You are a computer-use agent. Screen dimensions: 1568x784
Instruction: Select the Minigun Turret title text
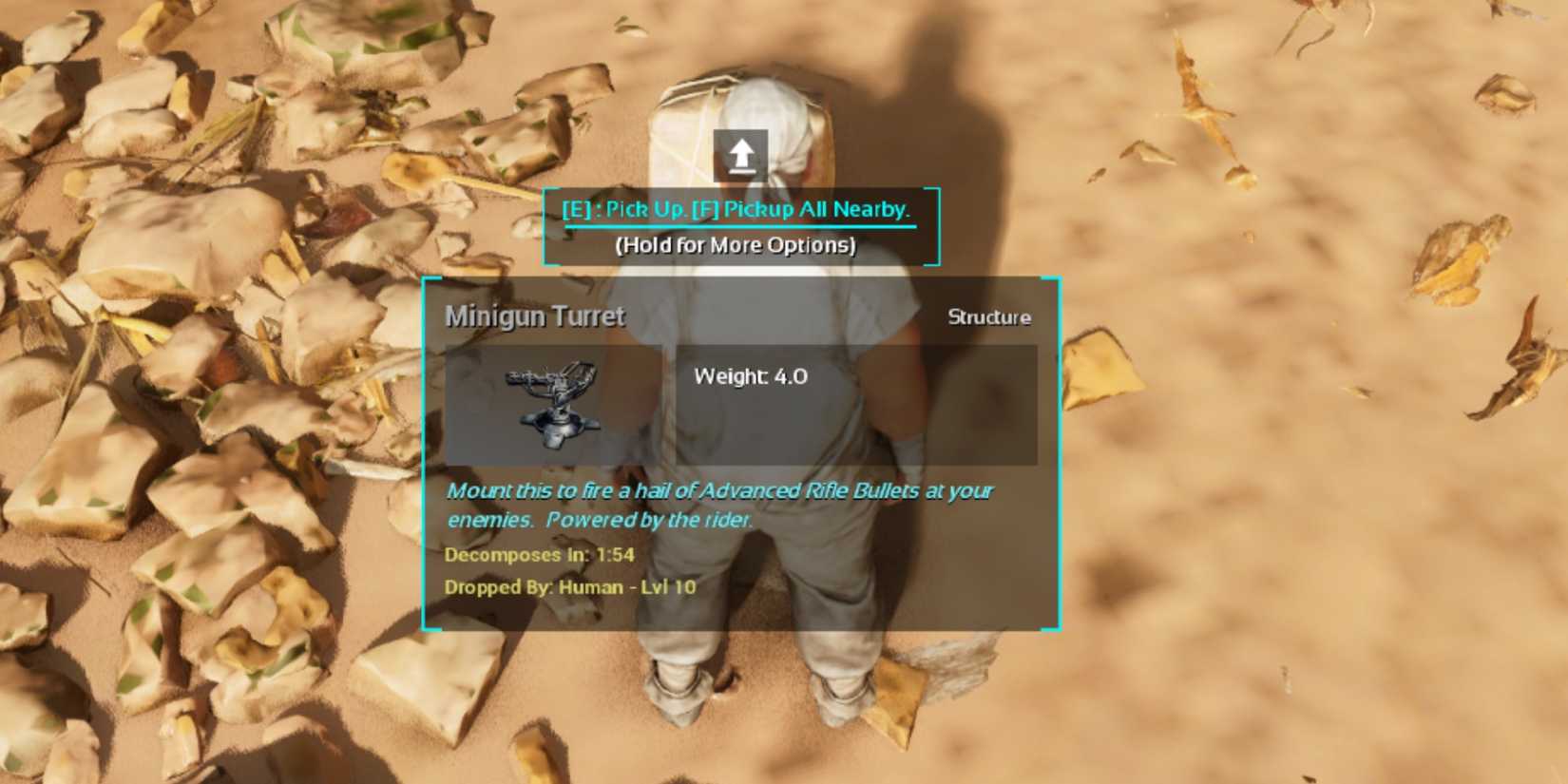point(535,316)
